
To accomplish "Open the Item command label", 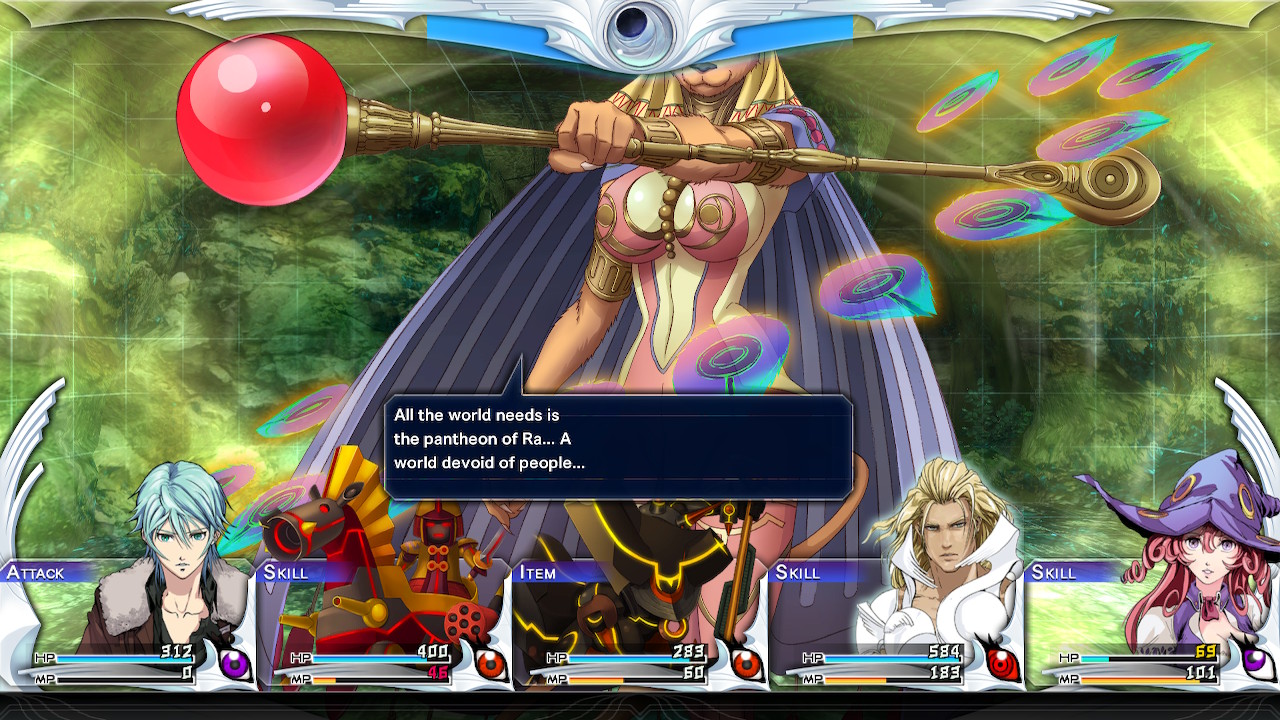I will point(538,572).
